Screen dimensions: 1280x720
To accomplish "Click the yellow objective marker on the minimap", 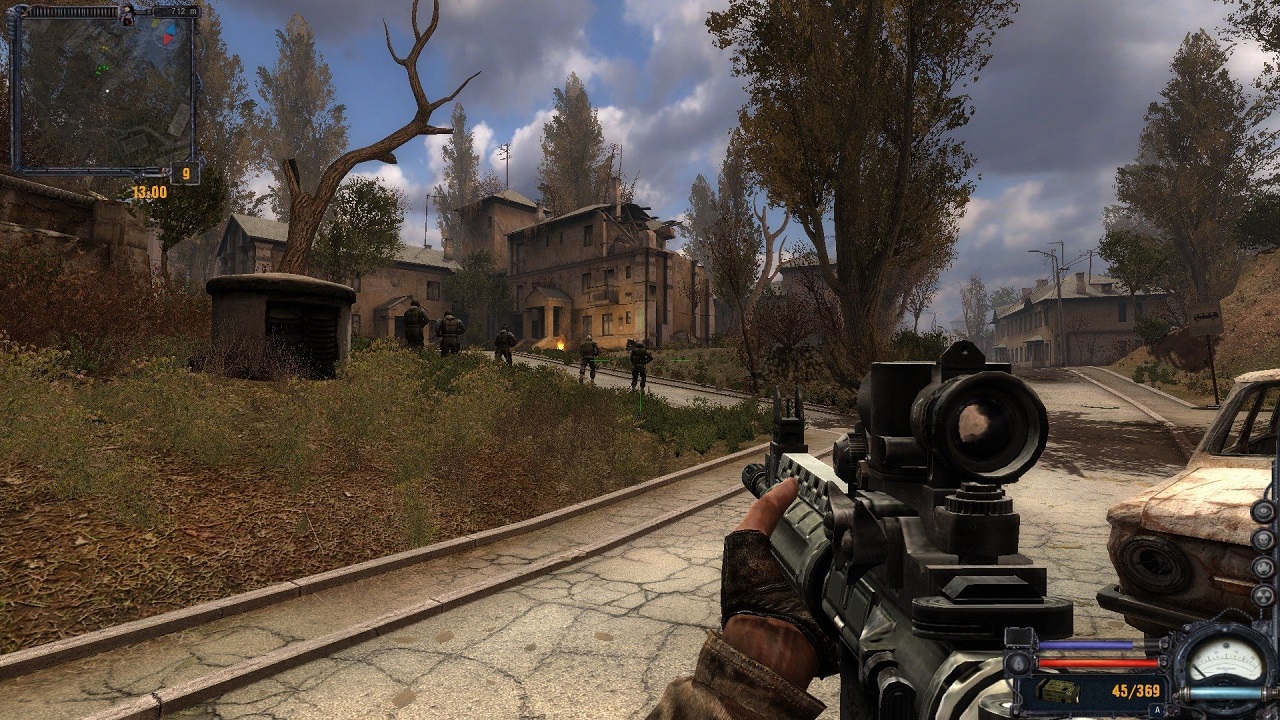I will click(104, 47).
